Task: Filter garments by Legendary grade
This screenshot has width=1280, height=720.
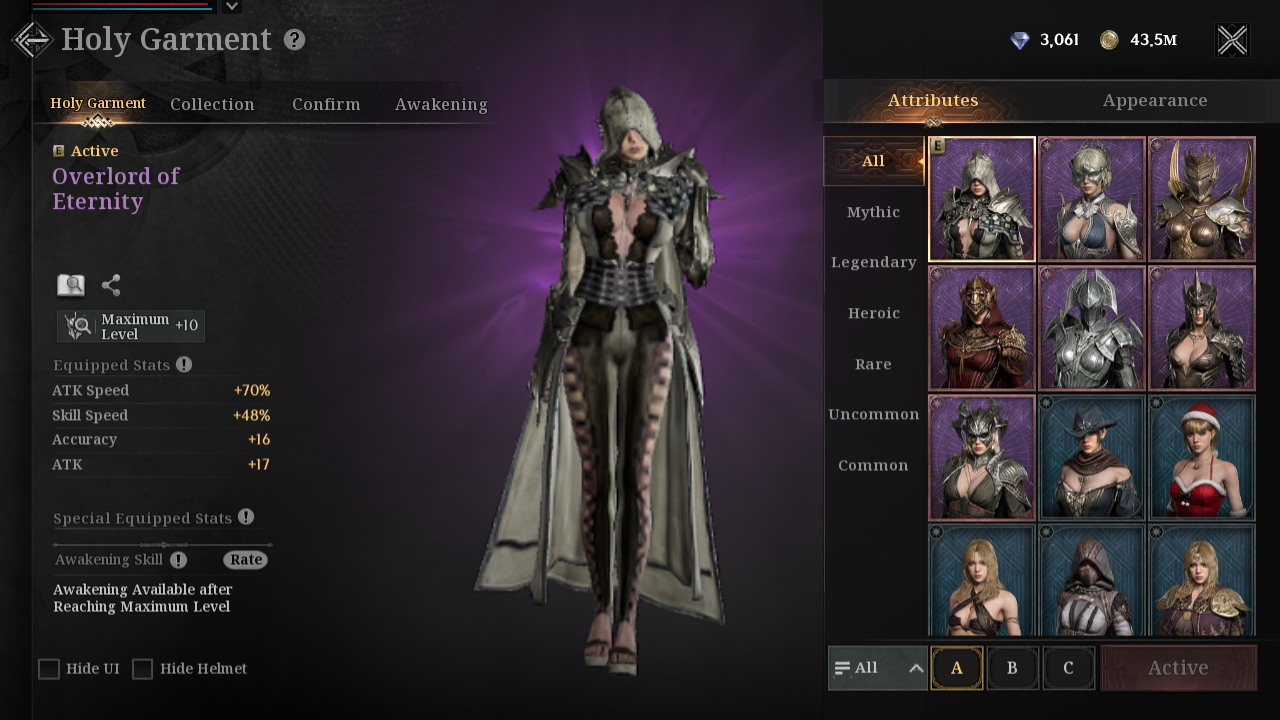Action: 873,262
